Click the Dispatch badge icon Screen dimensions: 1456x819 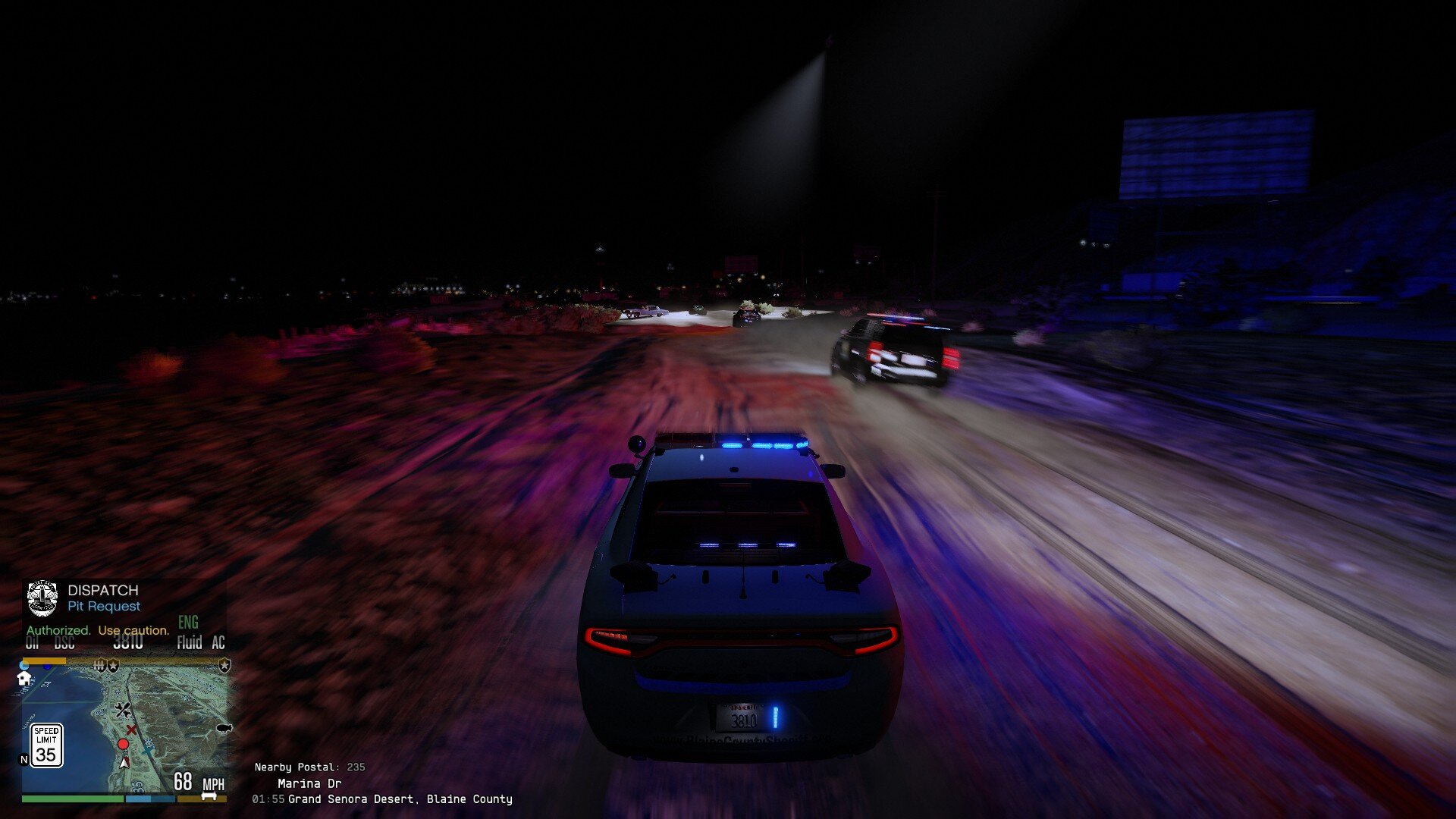pyautogui.click(x=42, y=599)
